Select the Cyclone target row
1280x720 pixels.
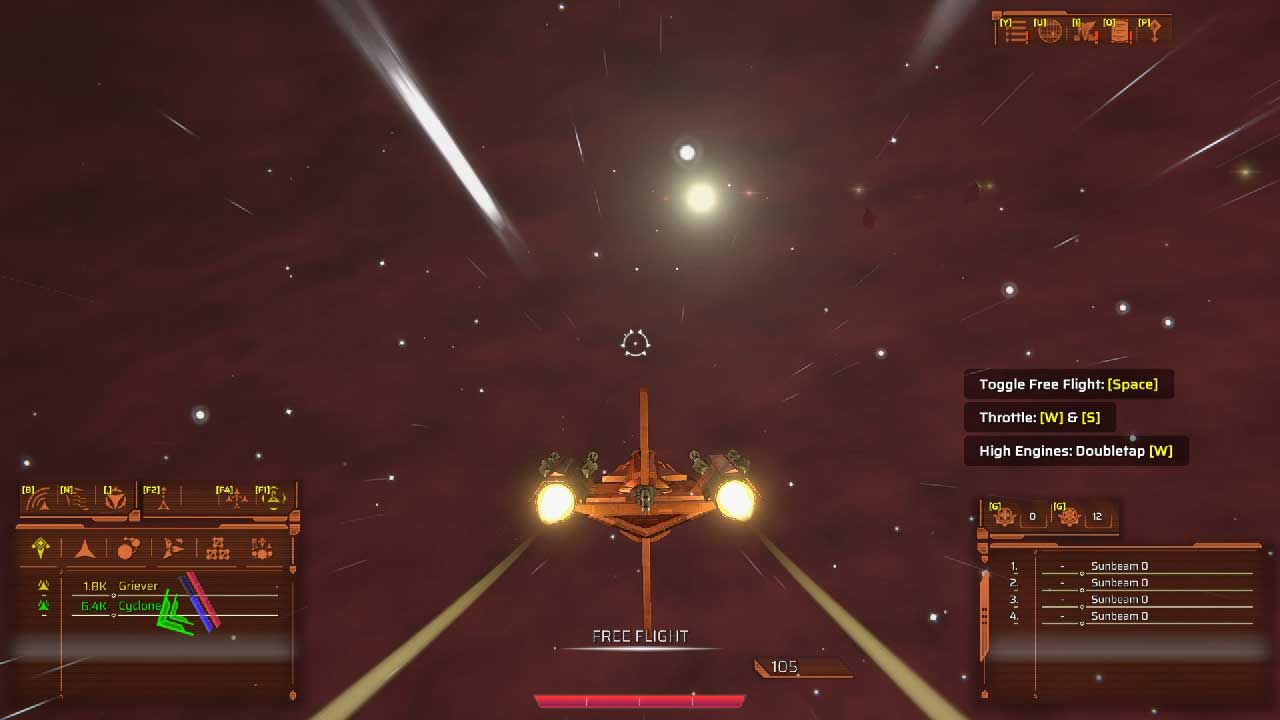click(138, 606)
